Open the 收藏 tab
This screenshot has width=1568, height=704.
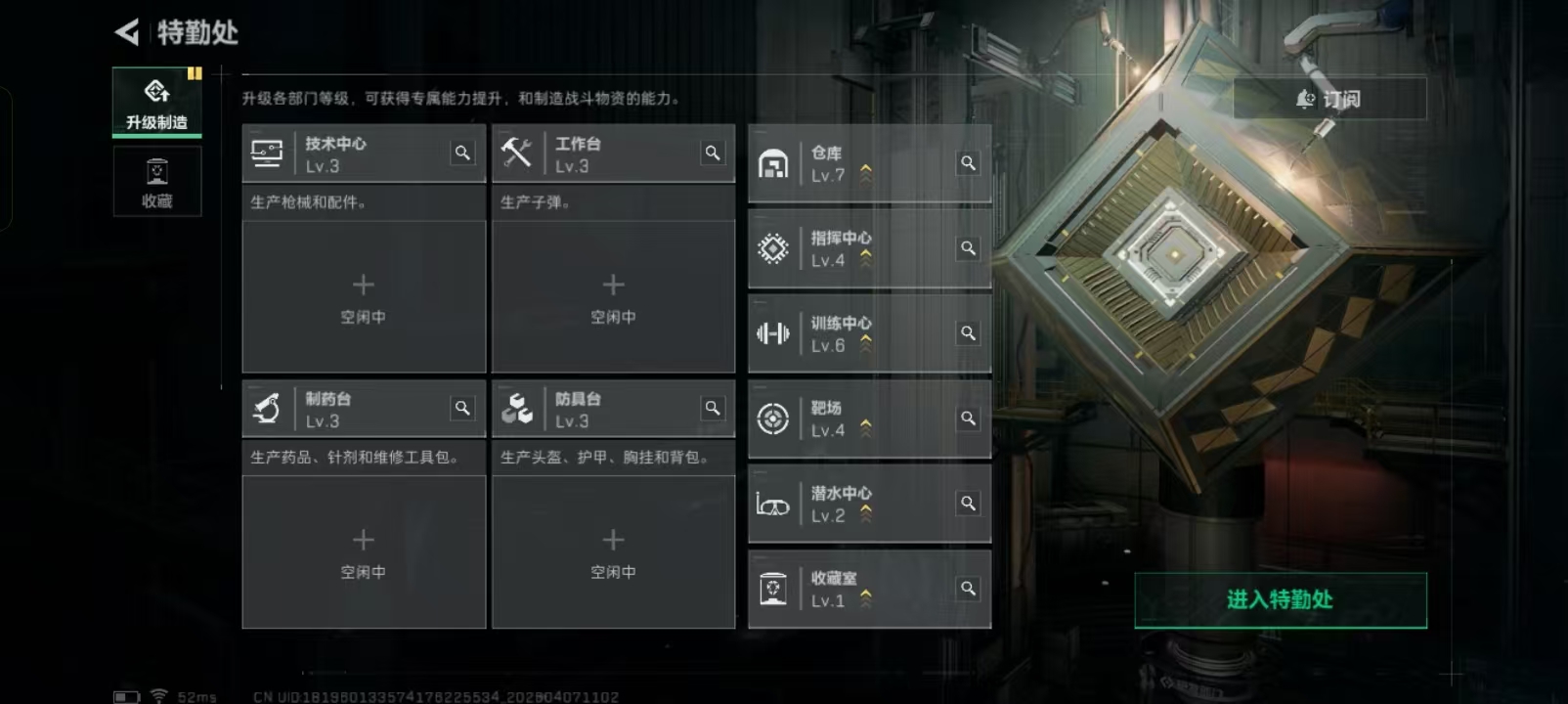pos(156,182)
